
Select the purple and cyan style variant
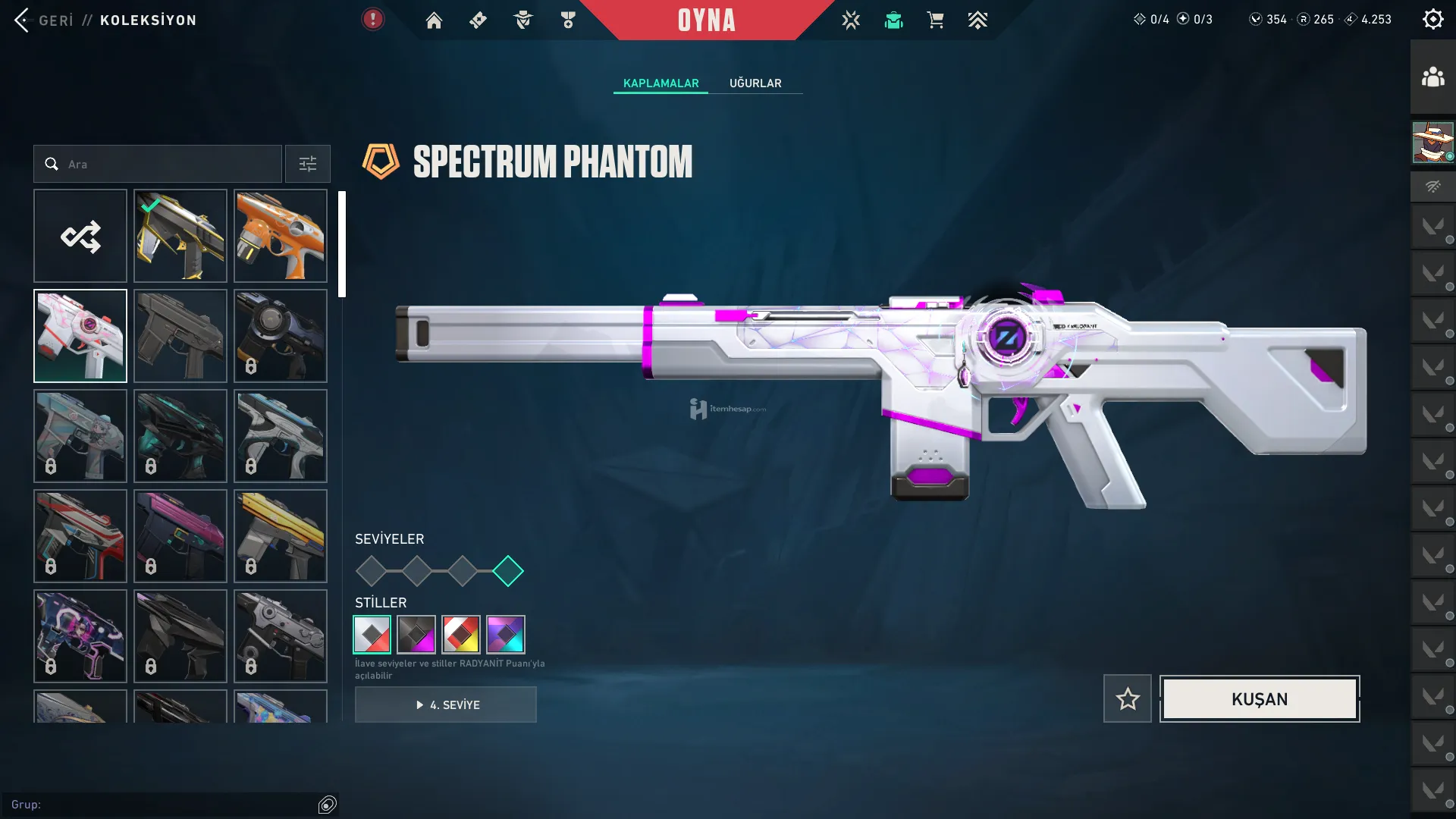tap(506, 634)
